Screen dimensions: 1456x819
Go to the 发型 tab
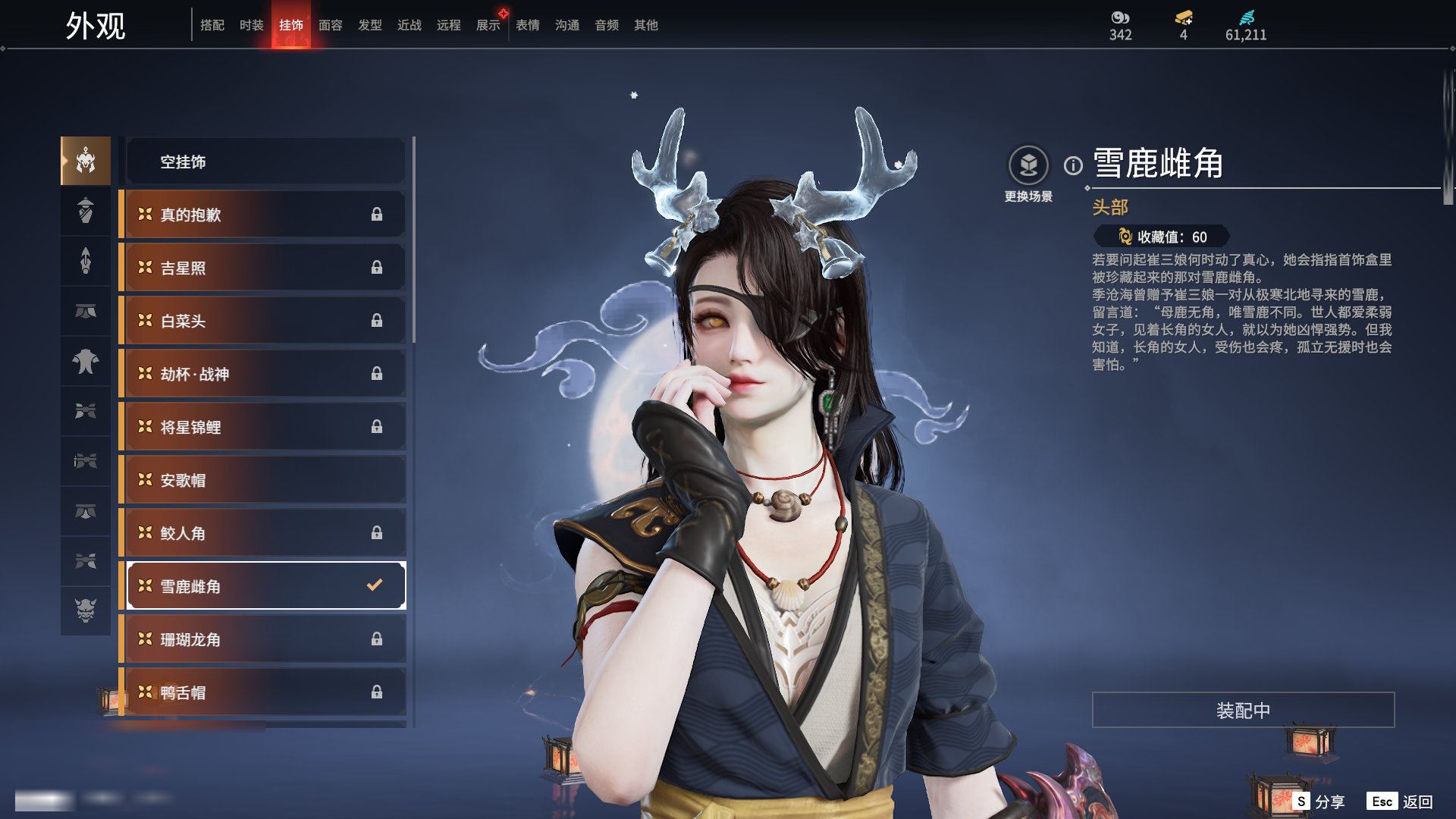(x=369, y=25)
